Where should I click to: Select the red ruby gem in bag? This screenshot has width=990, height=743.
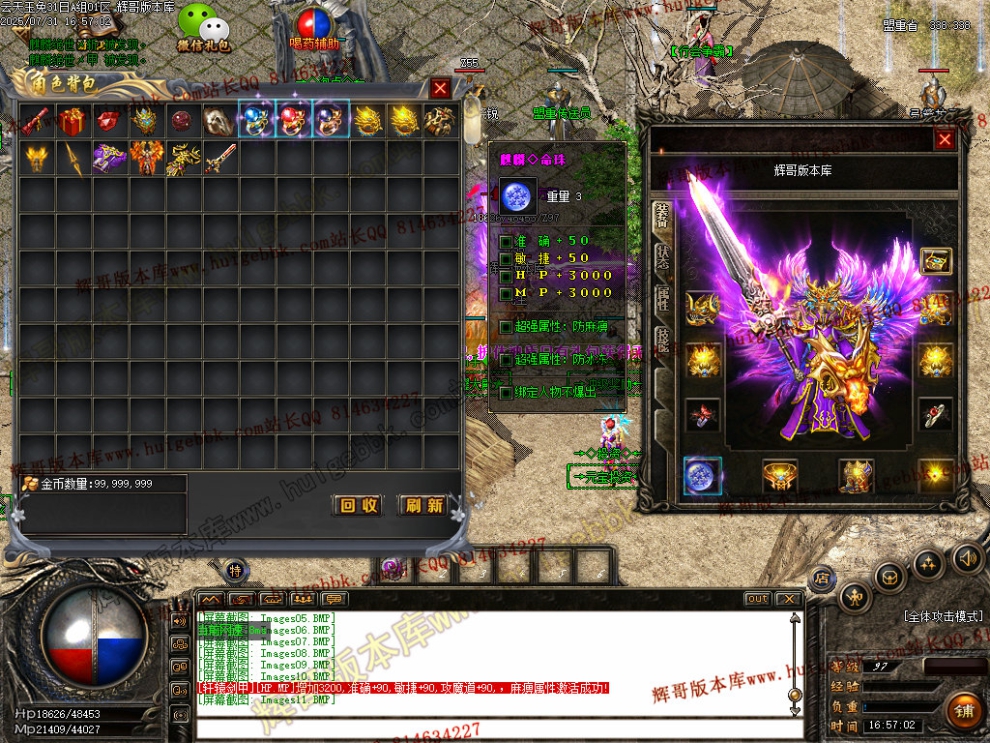pyautogui.click(x=109, y=121)
